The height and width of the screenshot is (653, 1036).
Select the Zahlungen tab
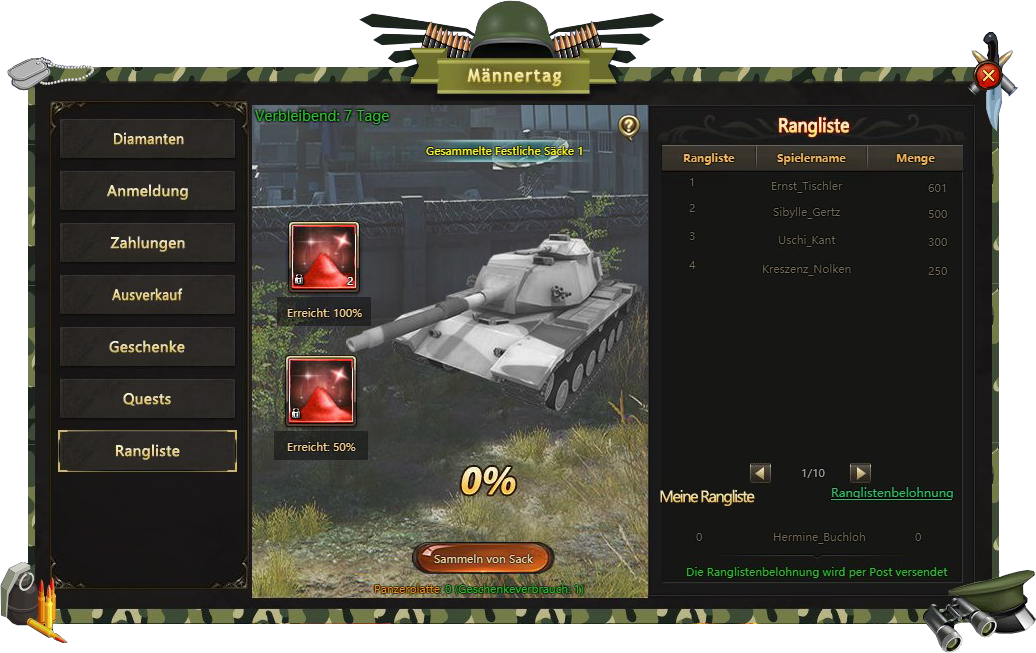(148, 243)
